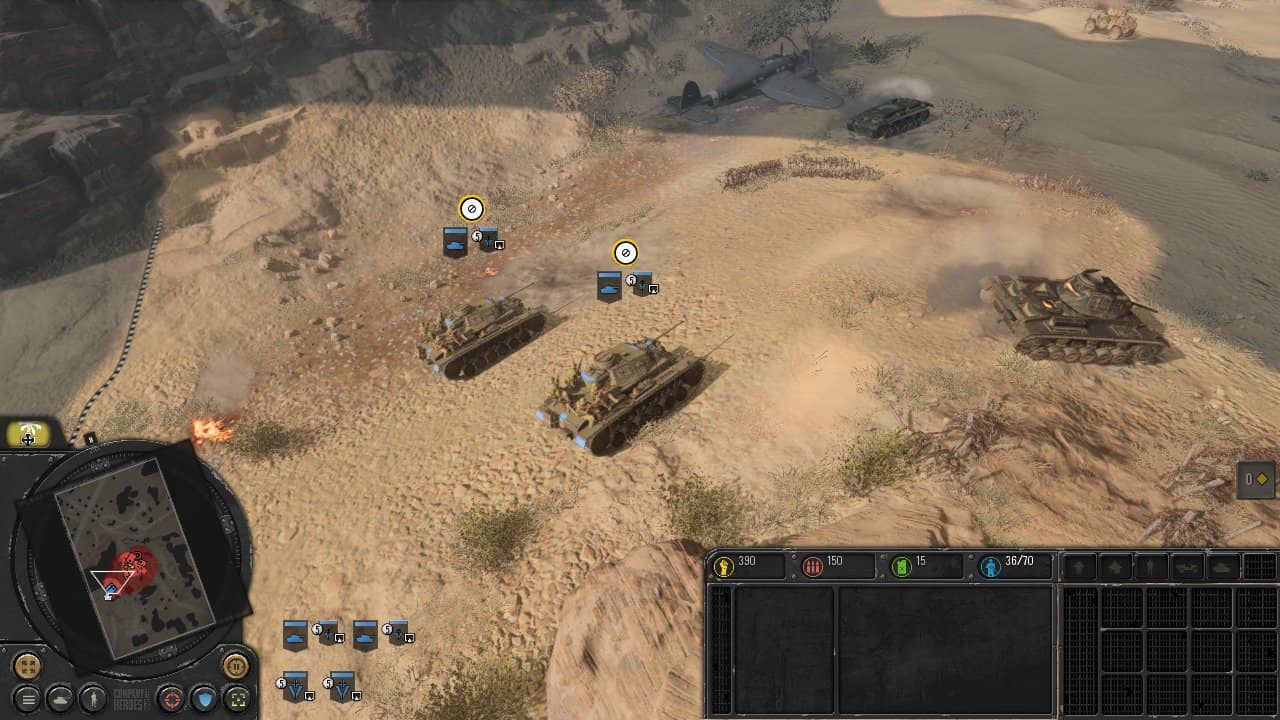This screenshot has width=1280, height=720.
Task: Click the infantry soldier button below minimap
Action: [x=92, y=697]
